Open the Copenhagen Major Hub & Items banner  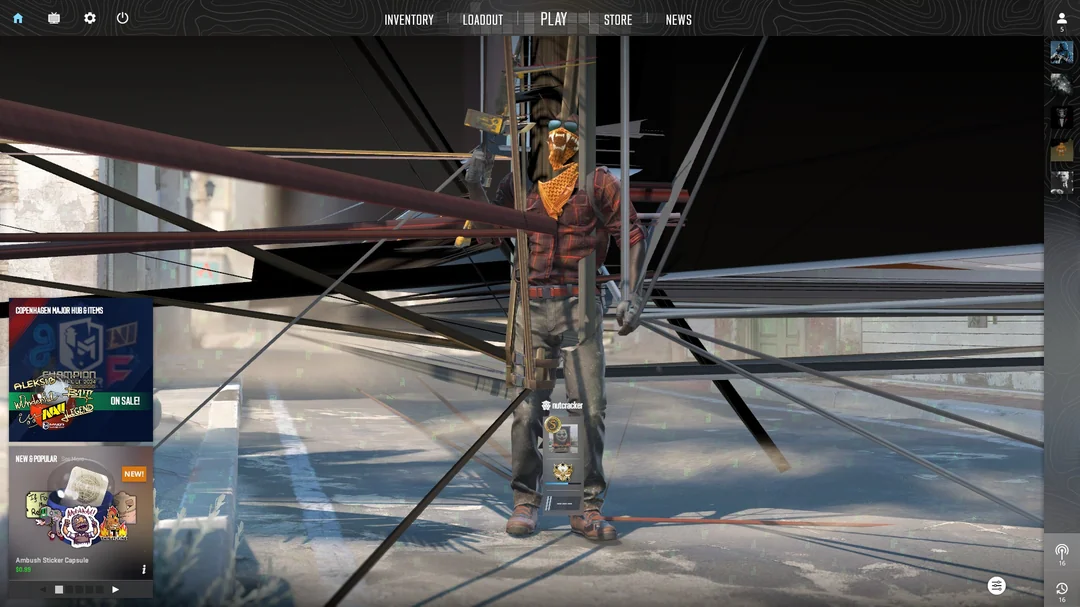[x=81, y=370]
